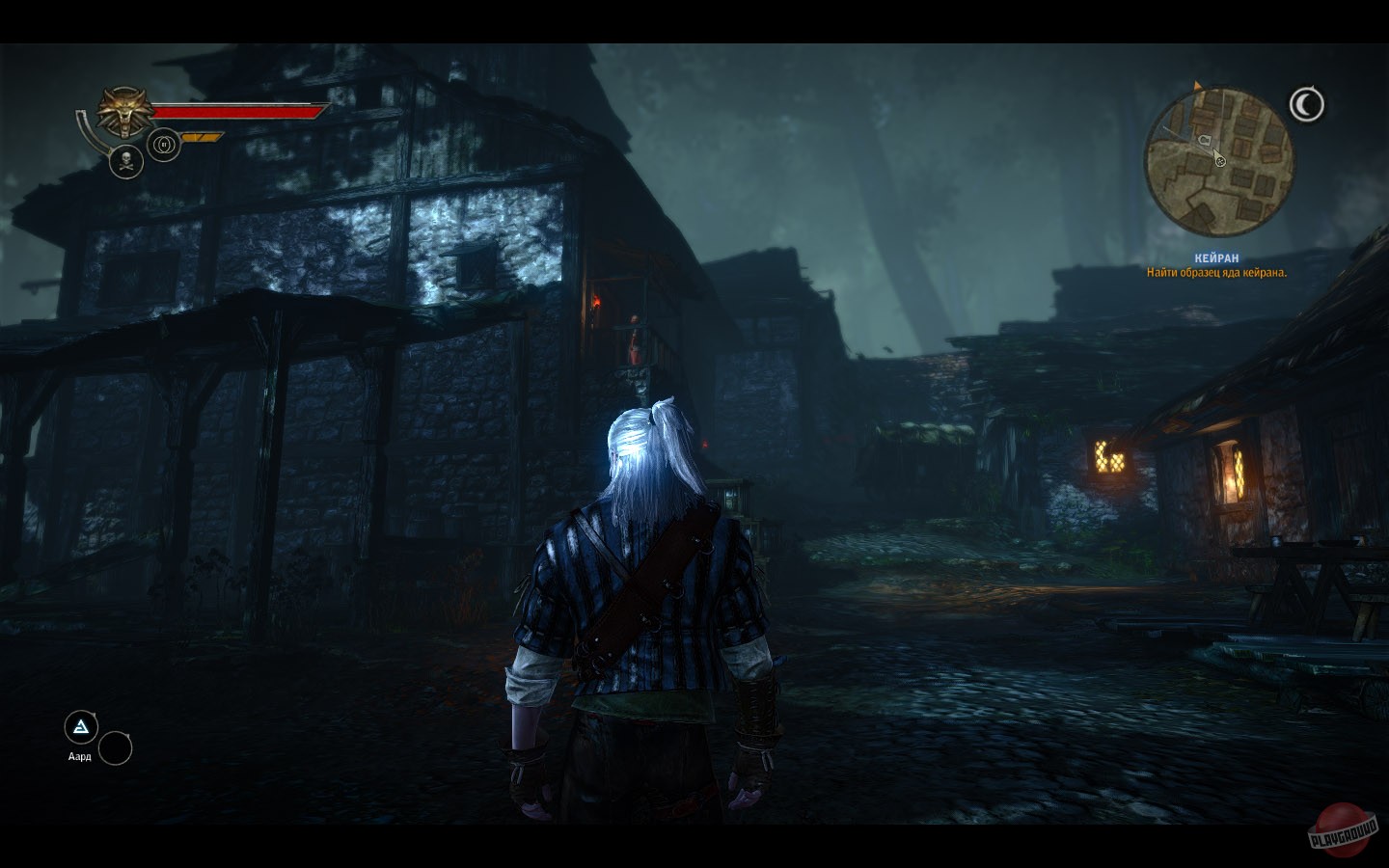Click the yellow adrenaline bar
Viewport: 1389px width, 868px height.
click(x=201, y=137)
